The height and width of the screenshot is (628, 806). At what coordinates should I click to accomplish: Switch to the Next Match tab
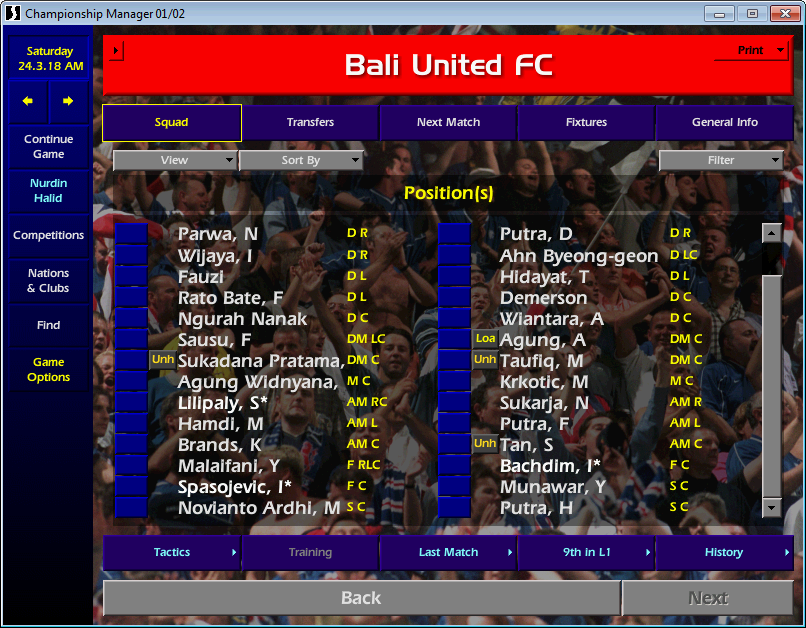[x=448, y=122]
